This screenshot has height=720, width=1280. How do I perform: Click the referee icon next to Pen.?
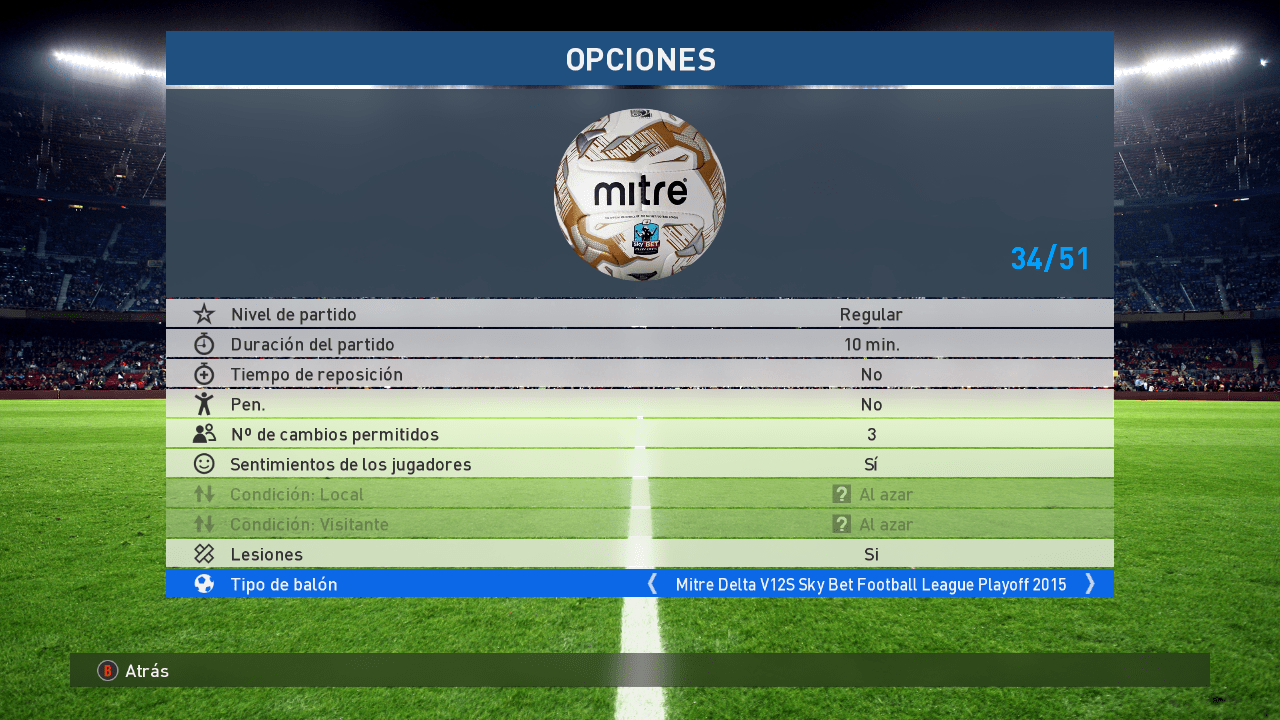[x=205, y=404]
